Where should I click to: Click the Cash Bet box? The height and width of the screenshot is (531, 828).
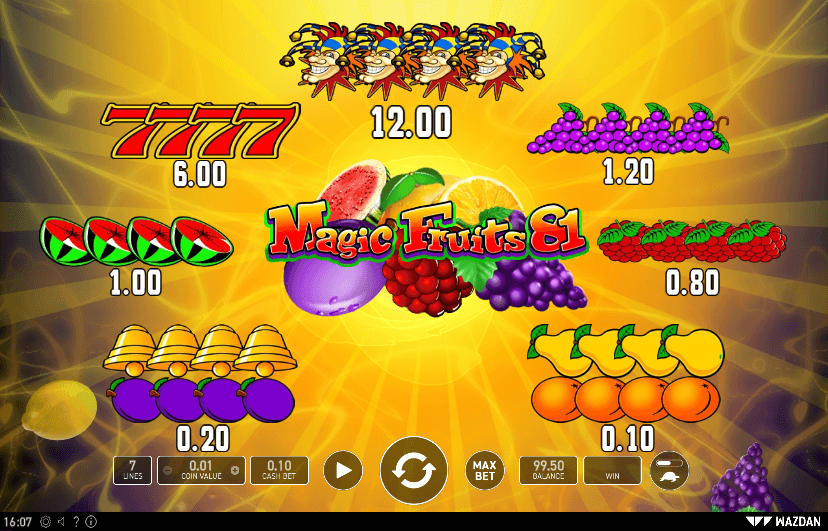point(279,470)
